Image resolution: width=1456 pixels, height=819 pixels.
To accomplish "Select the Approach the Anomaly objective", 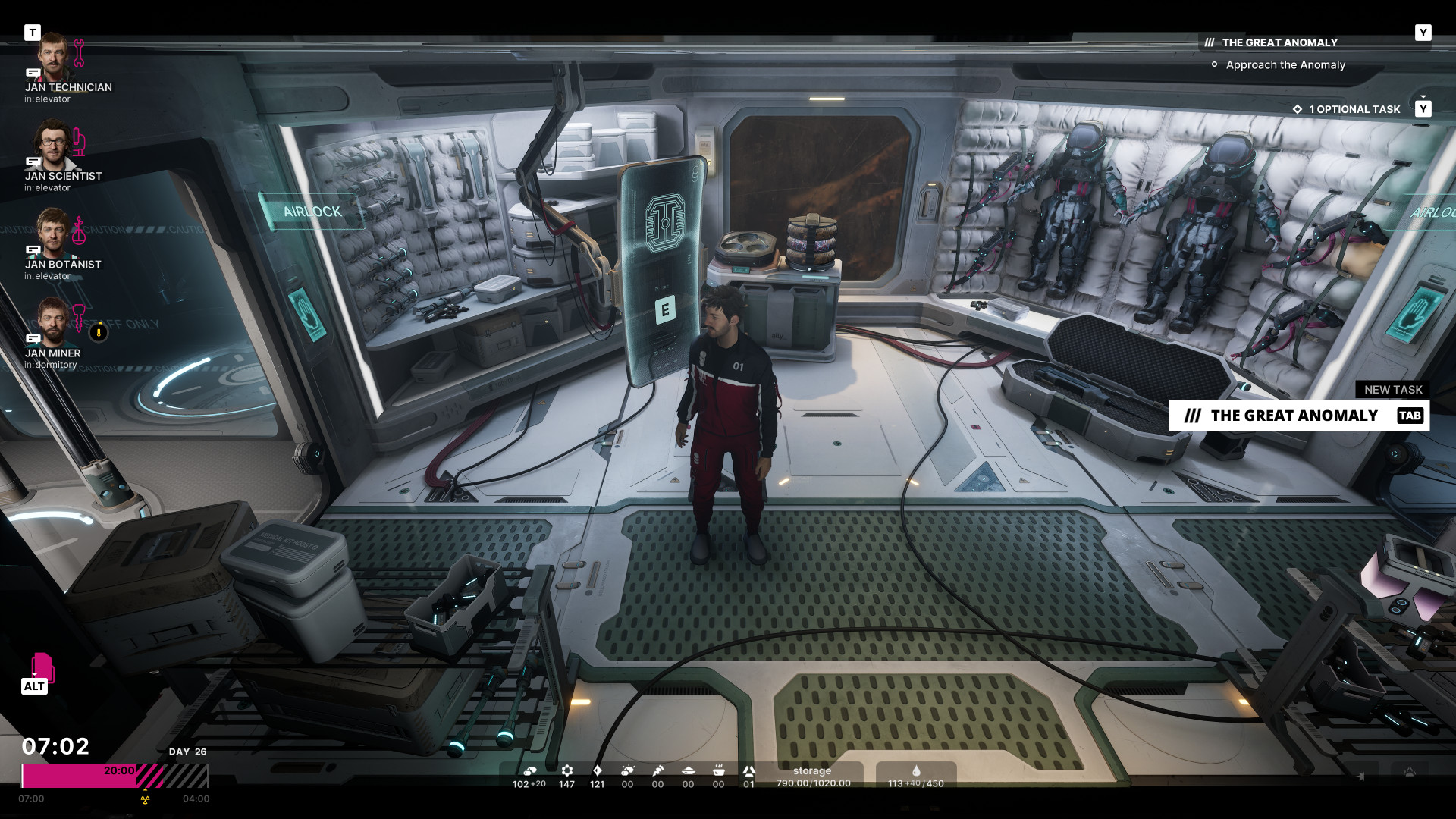I will 1285,65.
